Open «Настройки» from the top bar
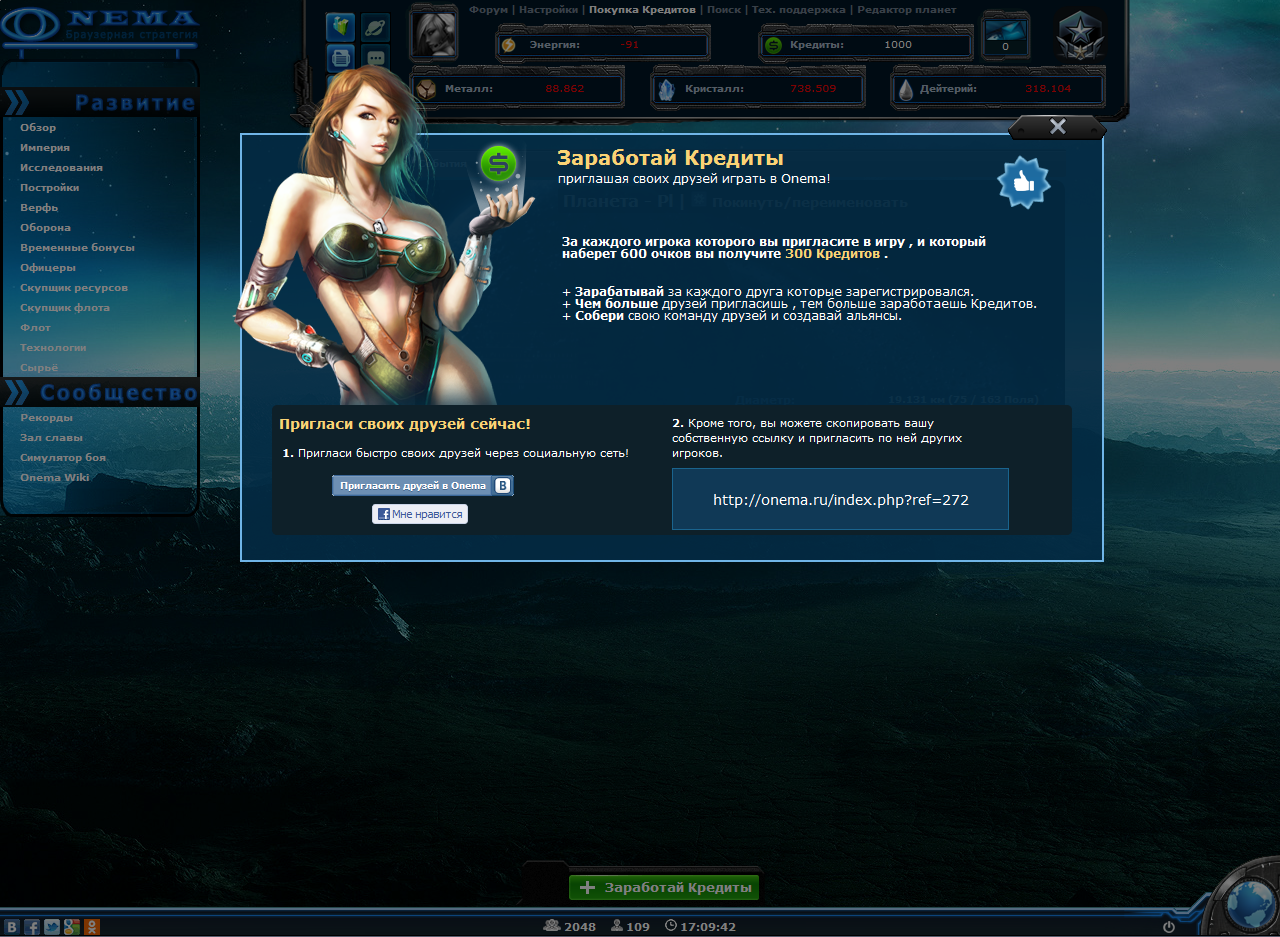This screenshot has width=1280, height=937. (x=548, y=10)
